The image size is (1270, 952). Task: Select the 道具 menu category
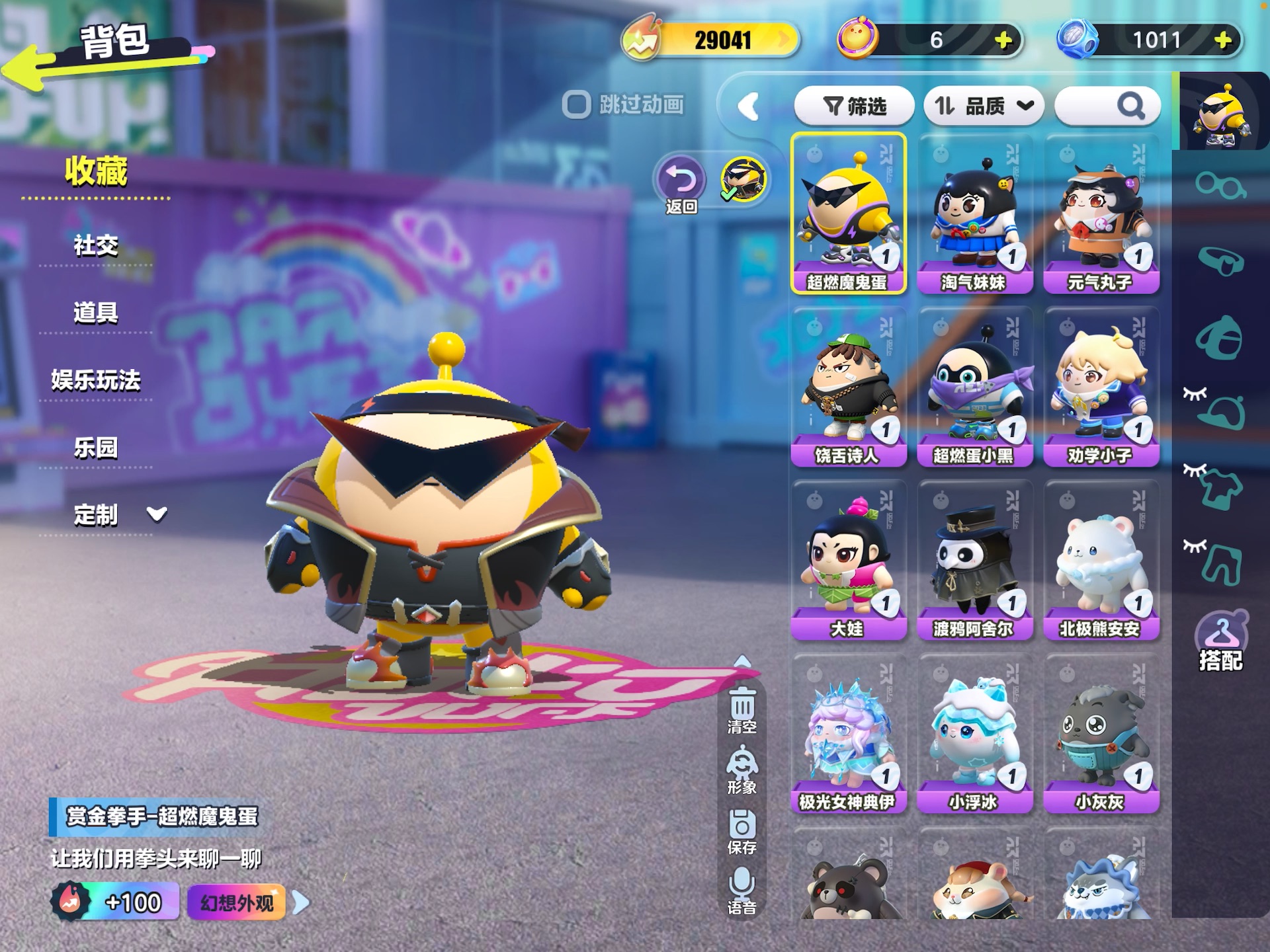pyautogui.click(x=96, y=313)
